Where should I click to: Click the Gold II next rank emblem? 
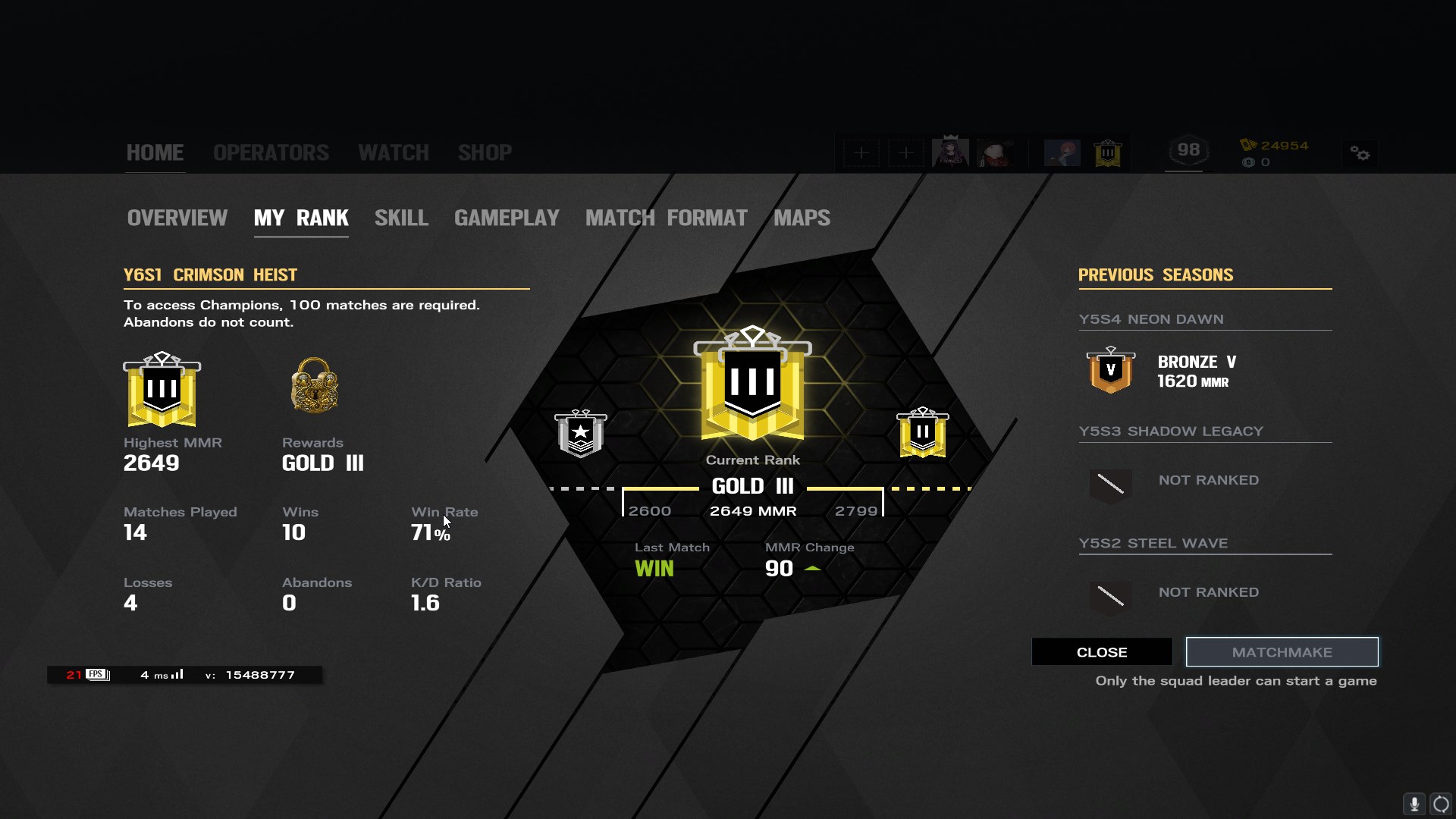[x=922, y=433]
